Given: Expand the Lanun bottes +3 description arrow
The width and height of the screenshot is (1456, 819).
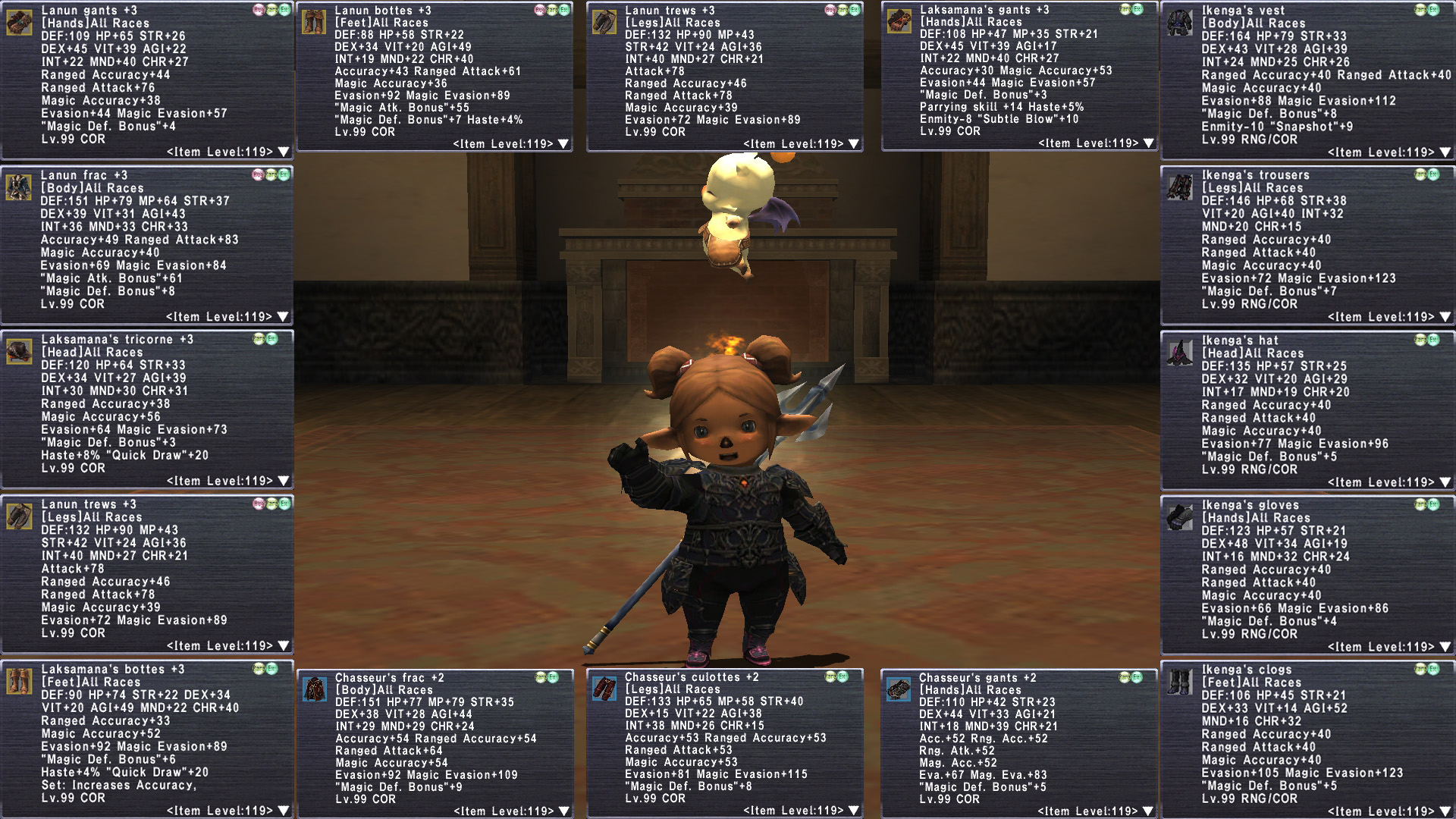Looking at the screenshot, I should (563, 144).
